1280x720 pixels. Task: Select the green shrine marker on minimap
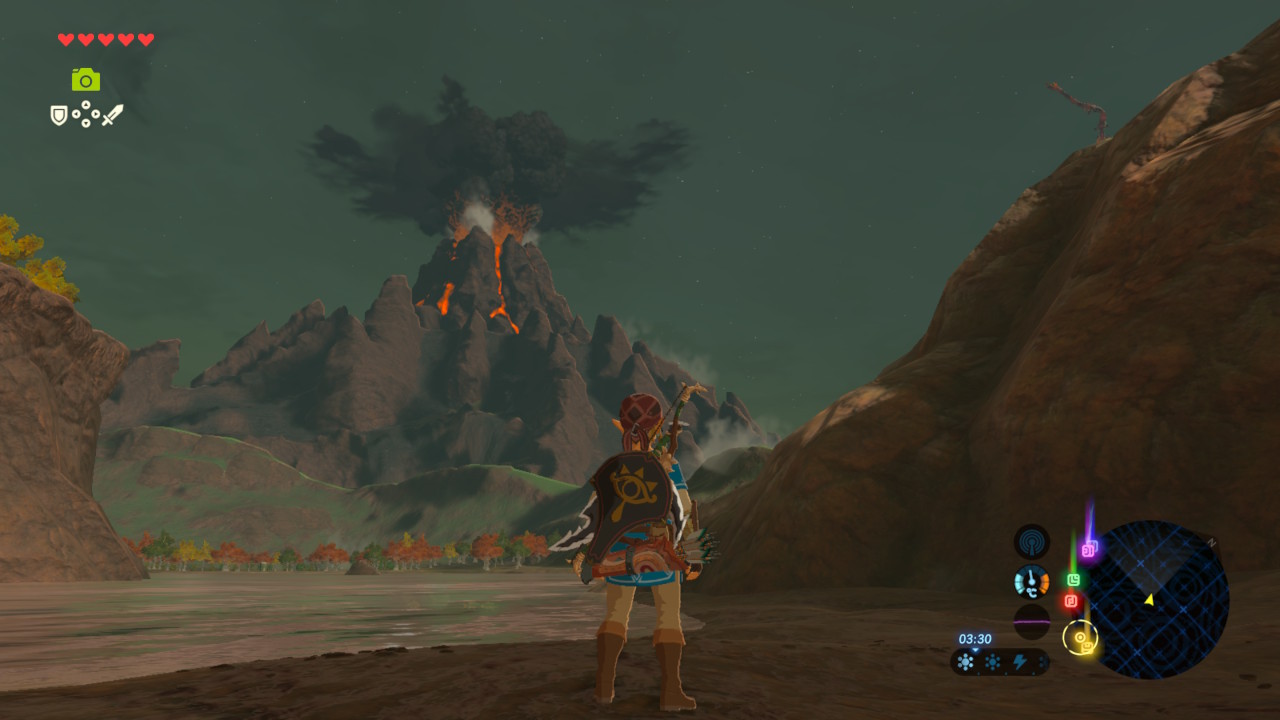[x=1073, y=579]
